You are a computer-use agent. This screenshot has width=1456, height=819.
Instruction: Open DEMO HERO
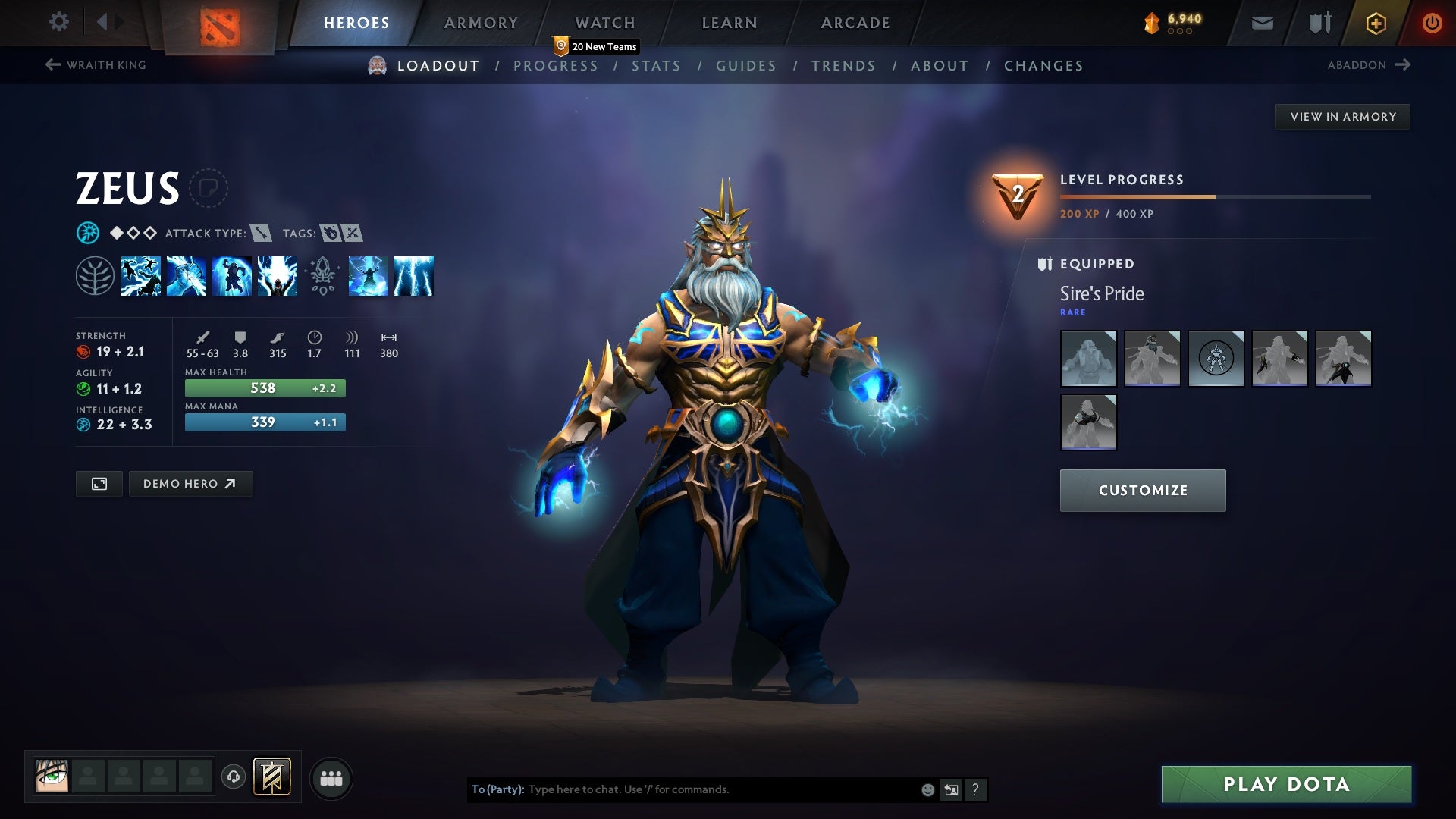tap(190, 483)
